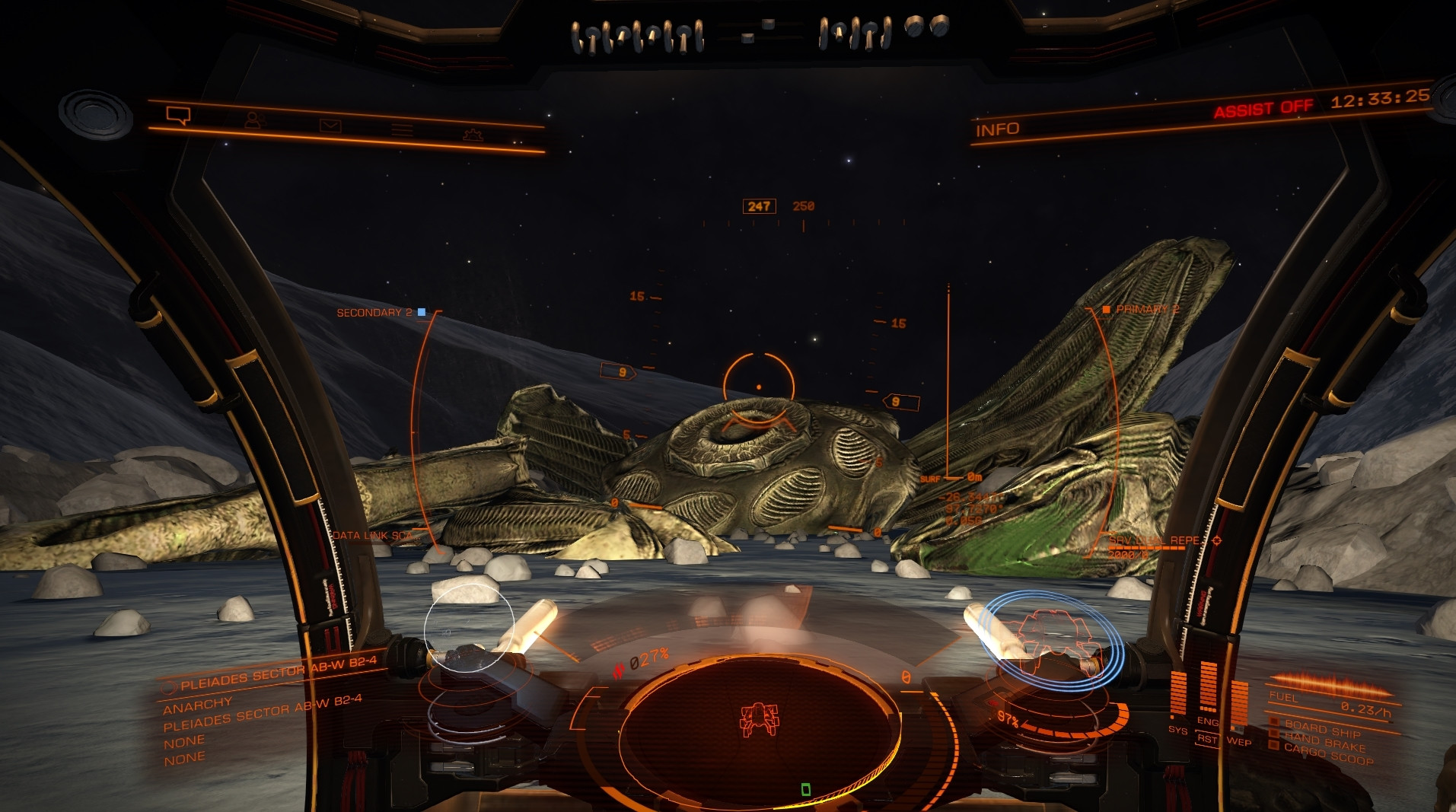Select the SYS power distributor column
Viewport: 1456px width, 812px height.
(x=1178, y=696)
